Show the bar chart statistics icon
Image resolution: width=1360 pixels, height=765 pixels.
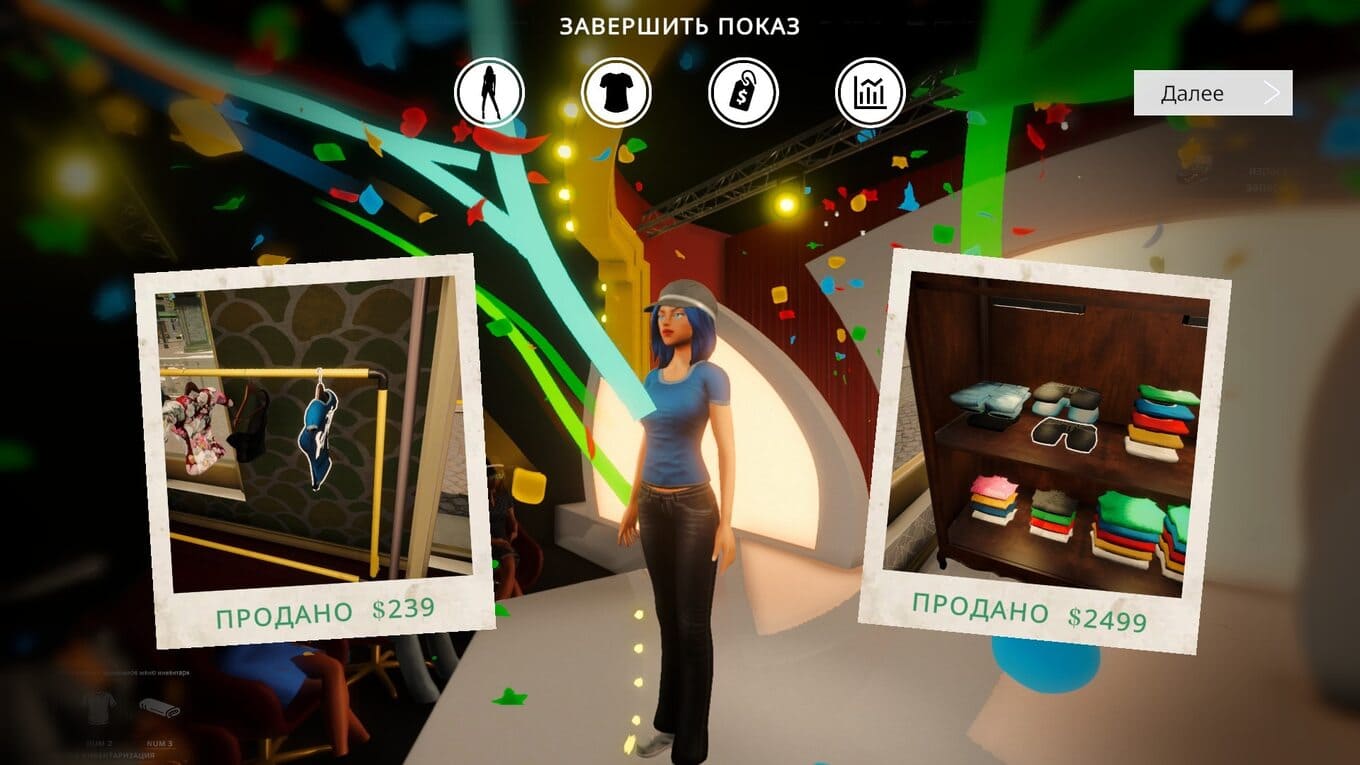coord(870,93)
